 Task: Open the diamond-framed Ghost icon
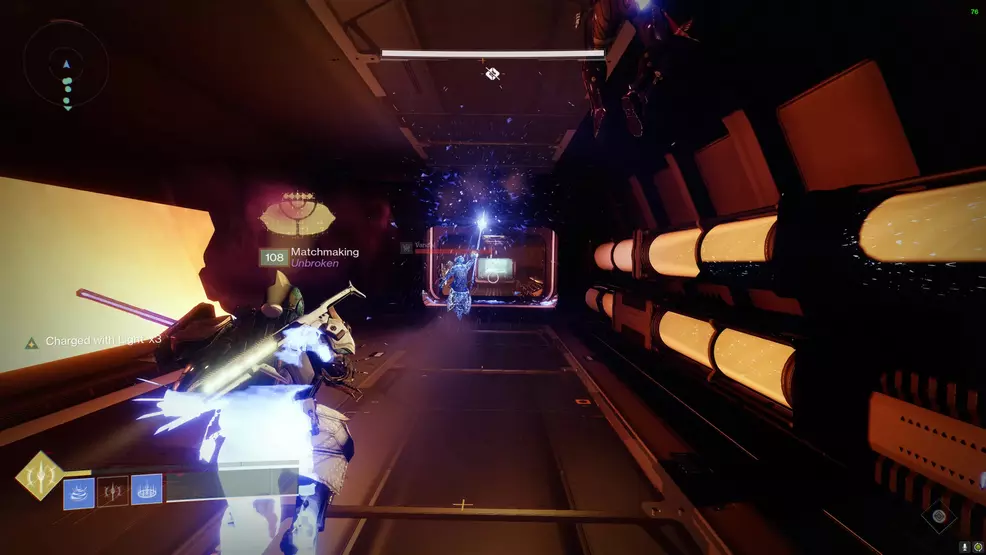click(939, 516)
